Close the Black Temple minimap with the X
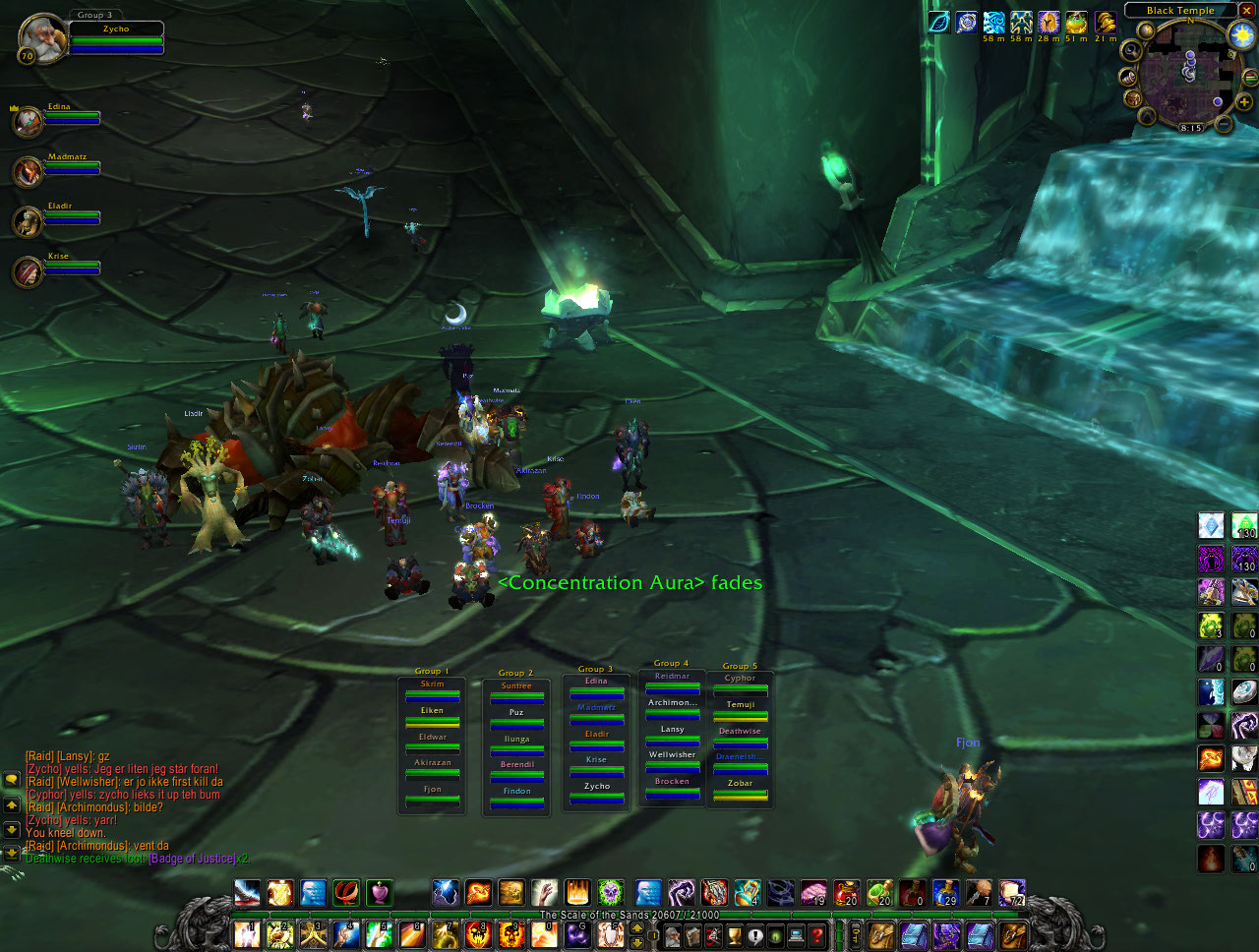The width and height of the screenshot is (1259, 952). pyautogui.click(x=1246, y=10)
